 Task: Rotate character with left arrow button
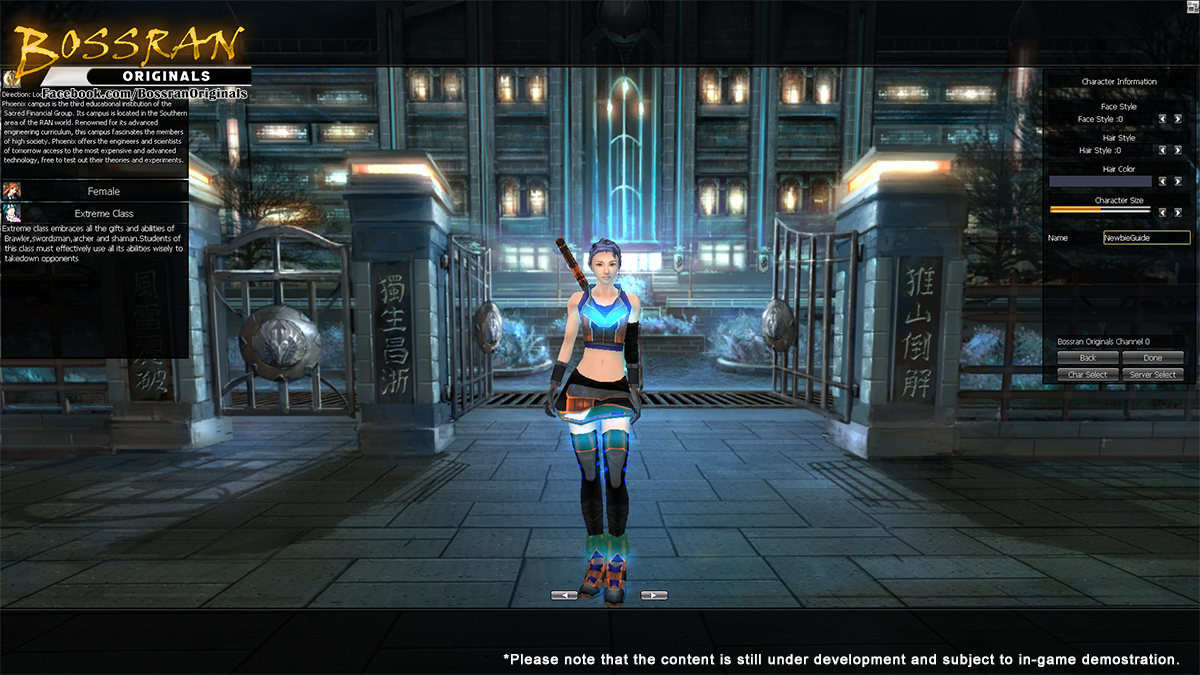click(x=564, y=595)
